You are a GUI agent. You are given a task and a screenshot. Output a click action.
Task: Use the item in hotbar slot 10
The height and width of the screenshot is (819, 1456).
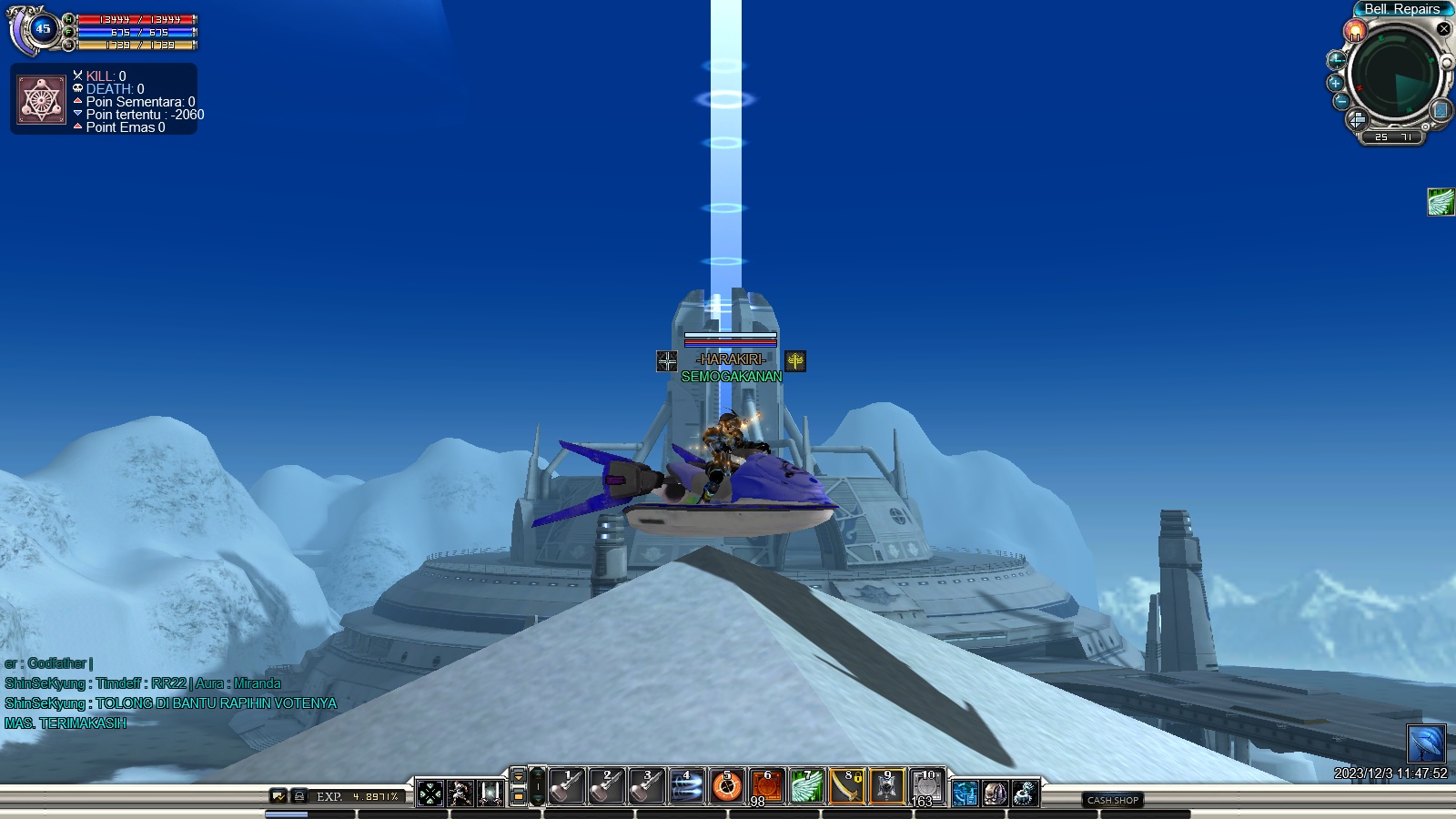point(926,786)
